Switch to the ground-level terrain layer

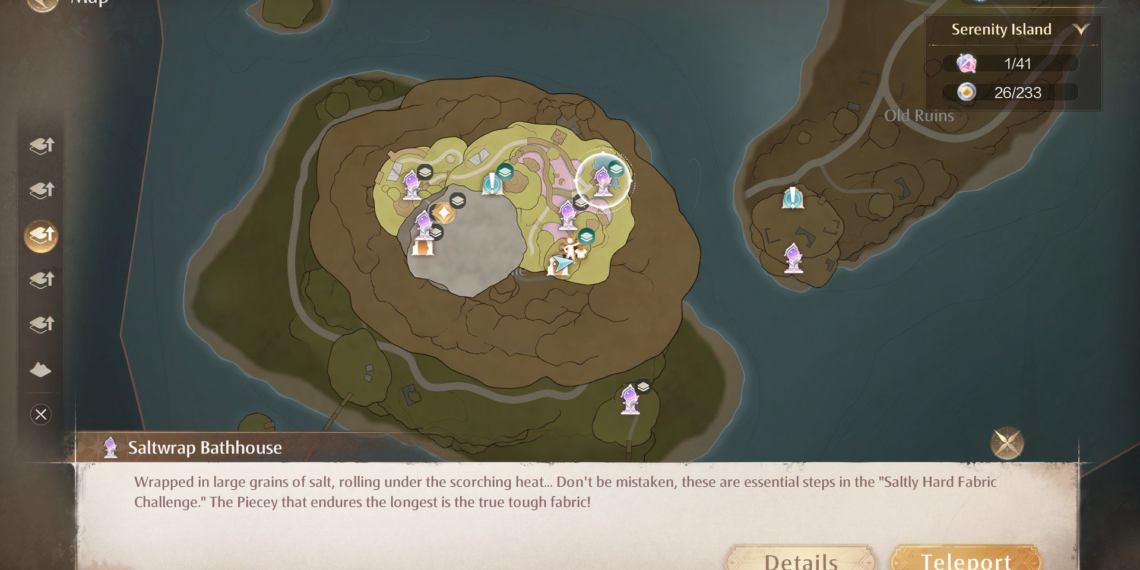pos(41,370)
